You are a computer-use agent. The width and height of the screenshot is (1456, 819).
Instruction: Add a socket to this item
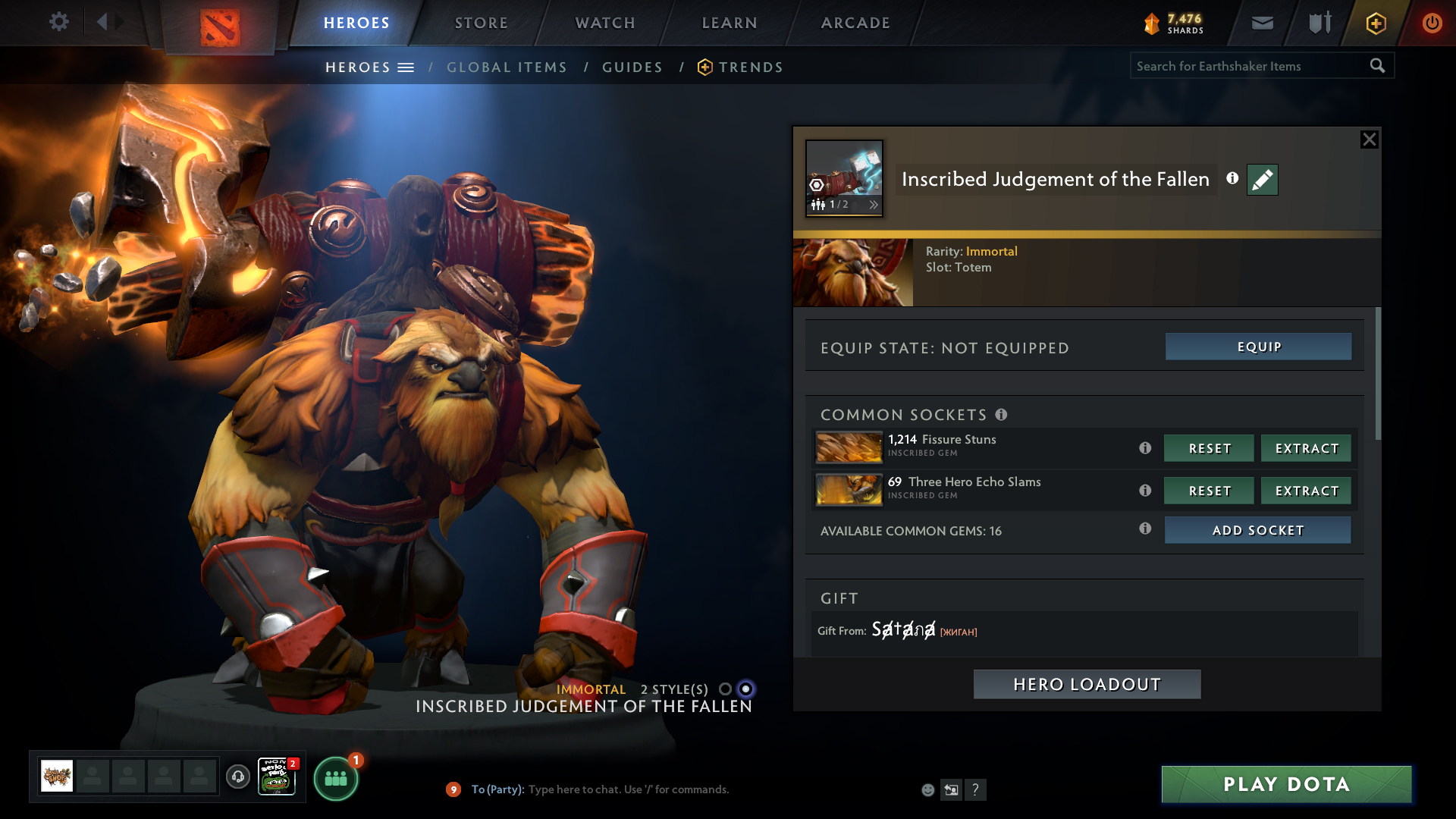(1257, 530)
